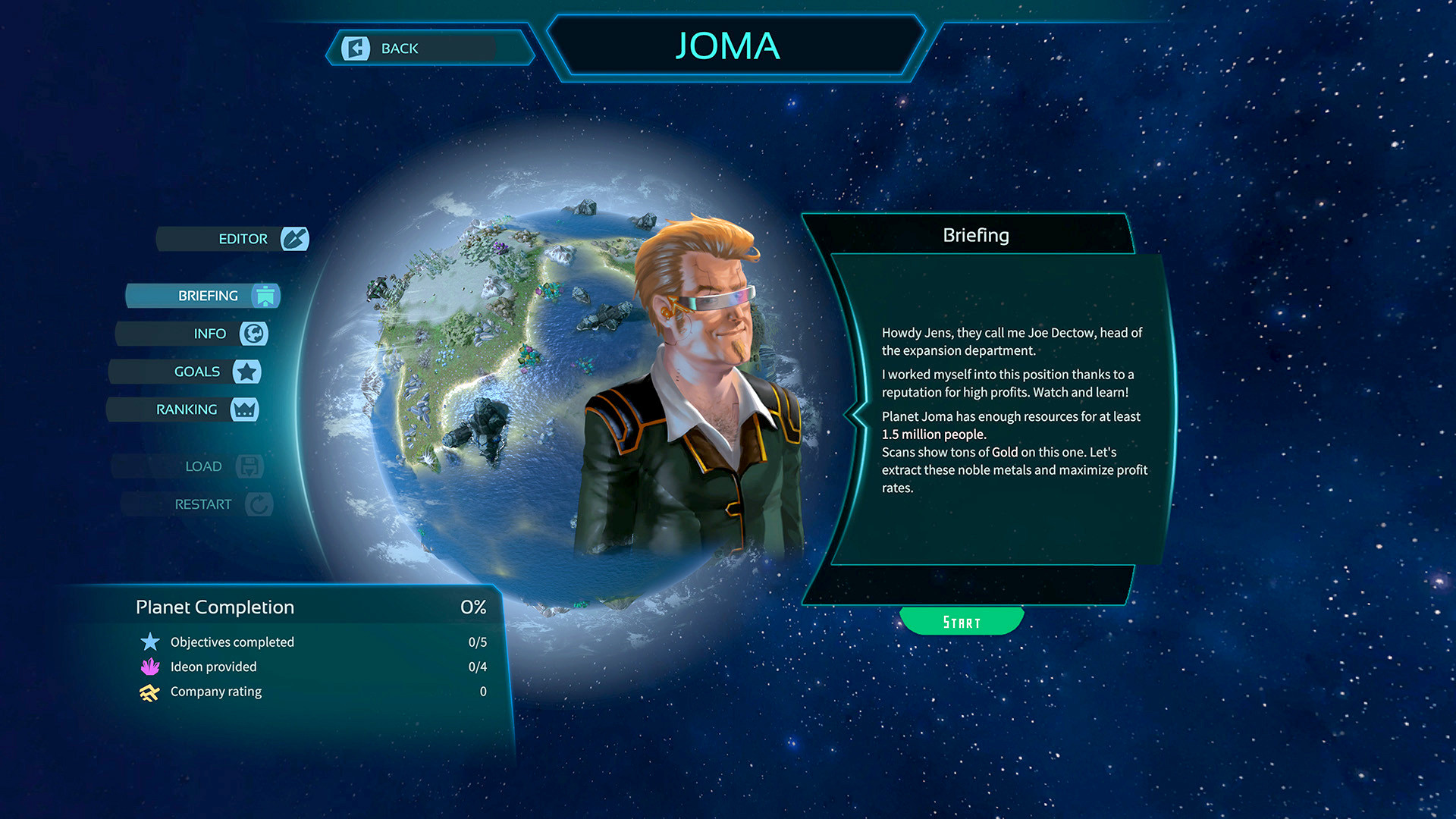This screenshot has width=1456, height=819.
Task: Choose the RESTART option
Action: [203, 504]
